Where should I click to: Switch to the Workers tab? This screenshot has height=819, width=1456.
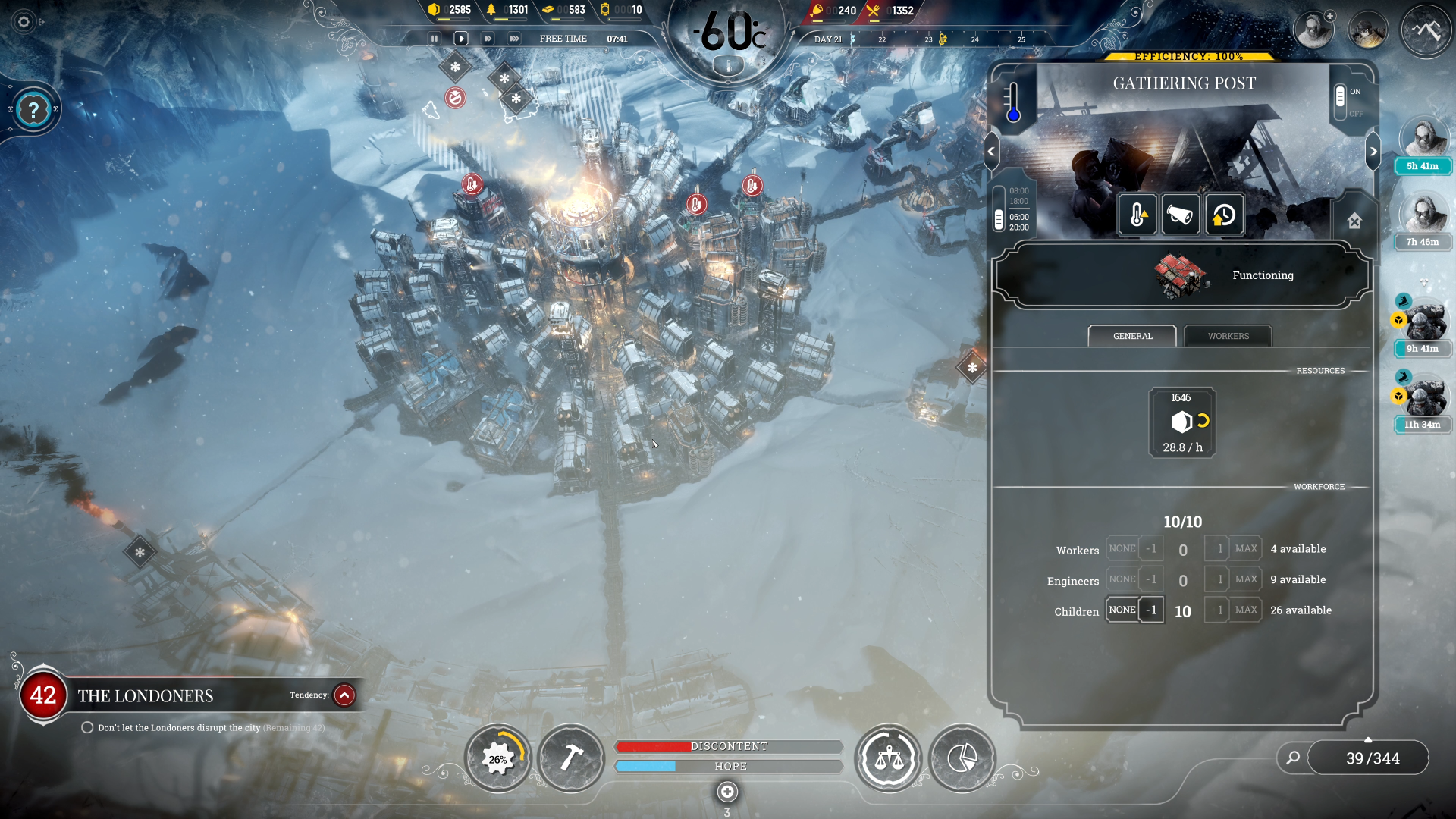pos(1227,336)
